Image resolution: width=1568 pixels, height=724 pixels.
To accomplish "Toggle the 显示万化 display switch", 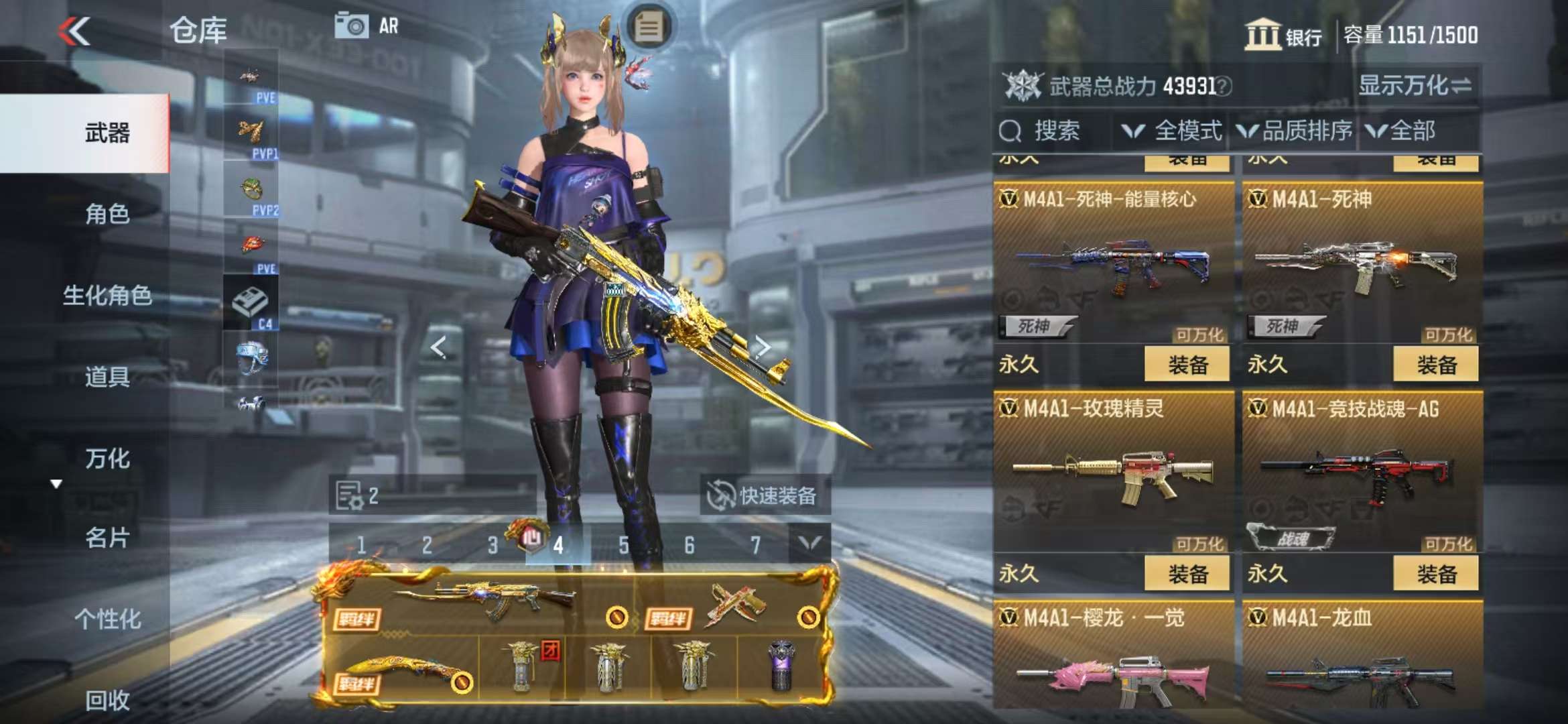I will (x=1415, y=86).
